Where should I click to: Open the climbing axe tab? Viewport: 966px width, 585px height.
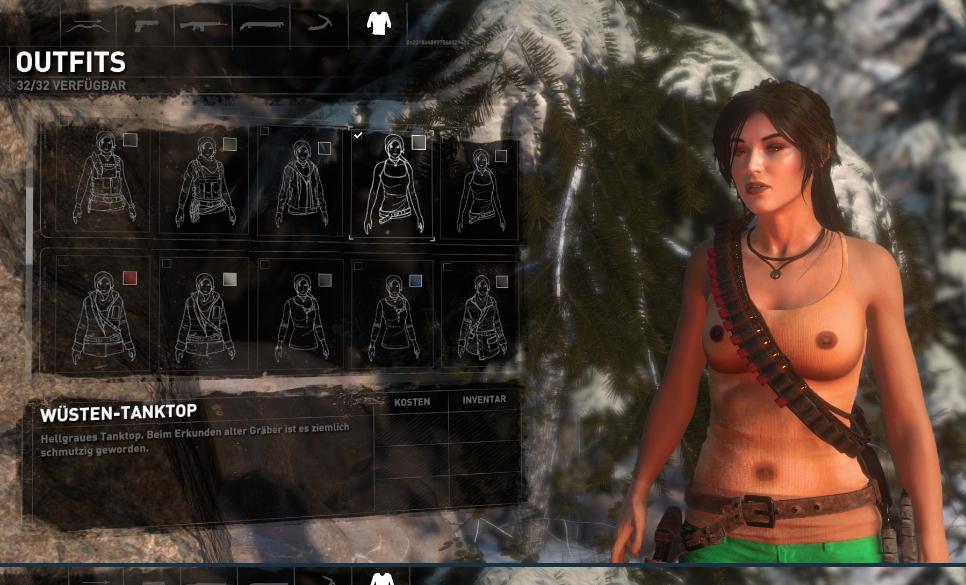[319, 24]
